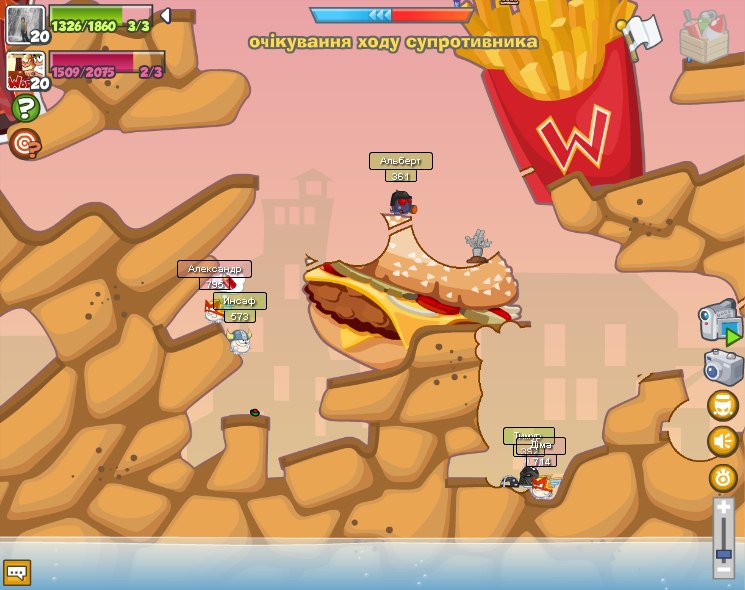The height and width of the screenshot is (590, 745).
Task: Open the chat speech bubble button
Action: tap(17, 572)
